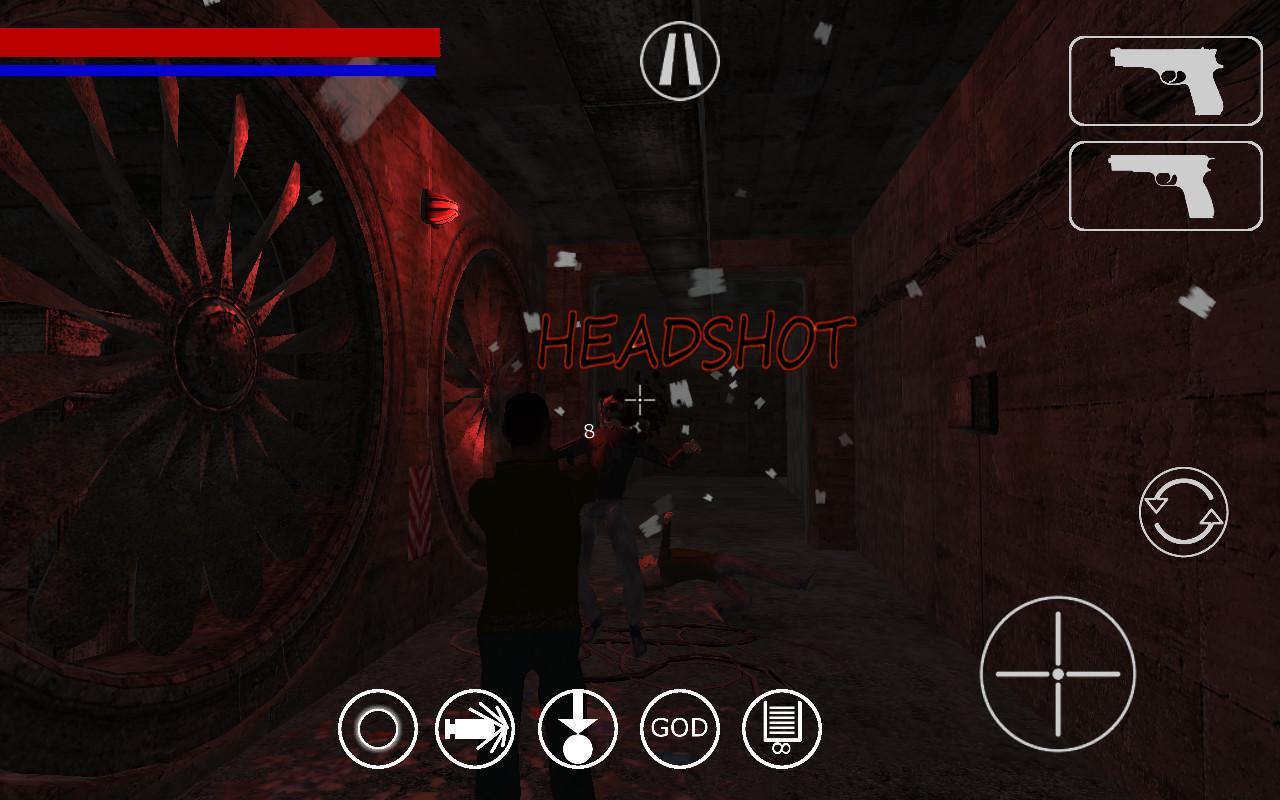This screenshot has width=1280, height=800.
Task: Activate the bullet impact burst icon
Action: [476, 728]
